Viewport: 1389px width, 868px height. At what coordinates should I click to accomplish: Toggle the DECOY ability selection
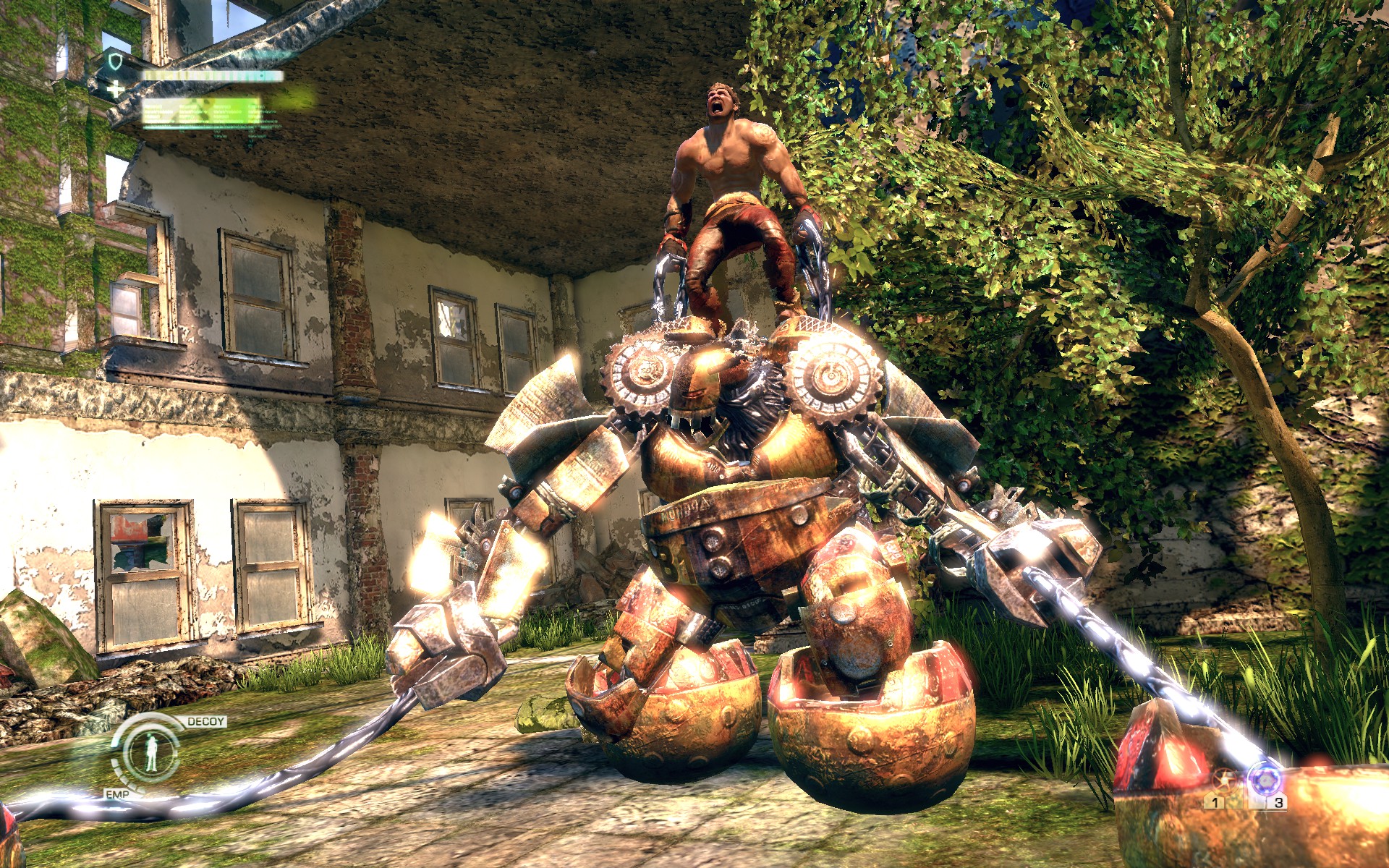[205, 721]
